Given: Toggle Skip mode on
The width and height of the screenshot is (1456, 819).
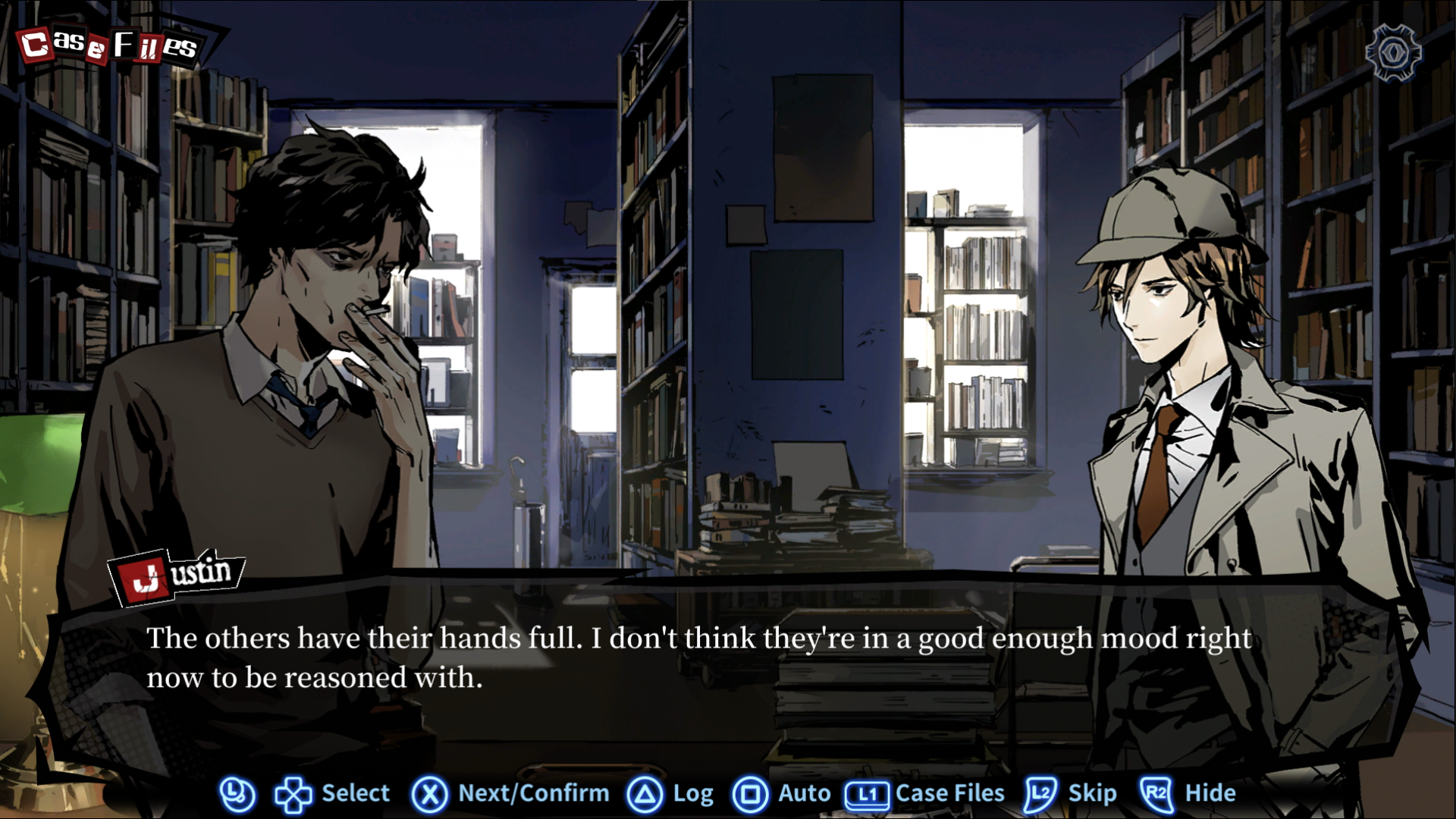Looking at the screenshot, I should [1072, 793].
